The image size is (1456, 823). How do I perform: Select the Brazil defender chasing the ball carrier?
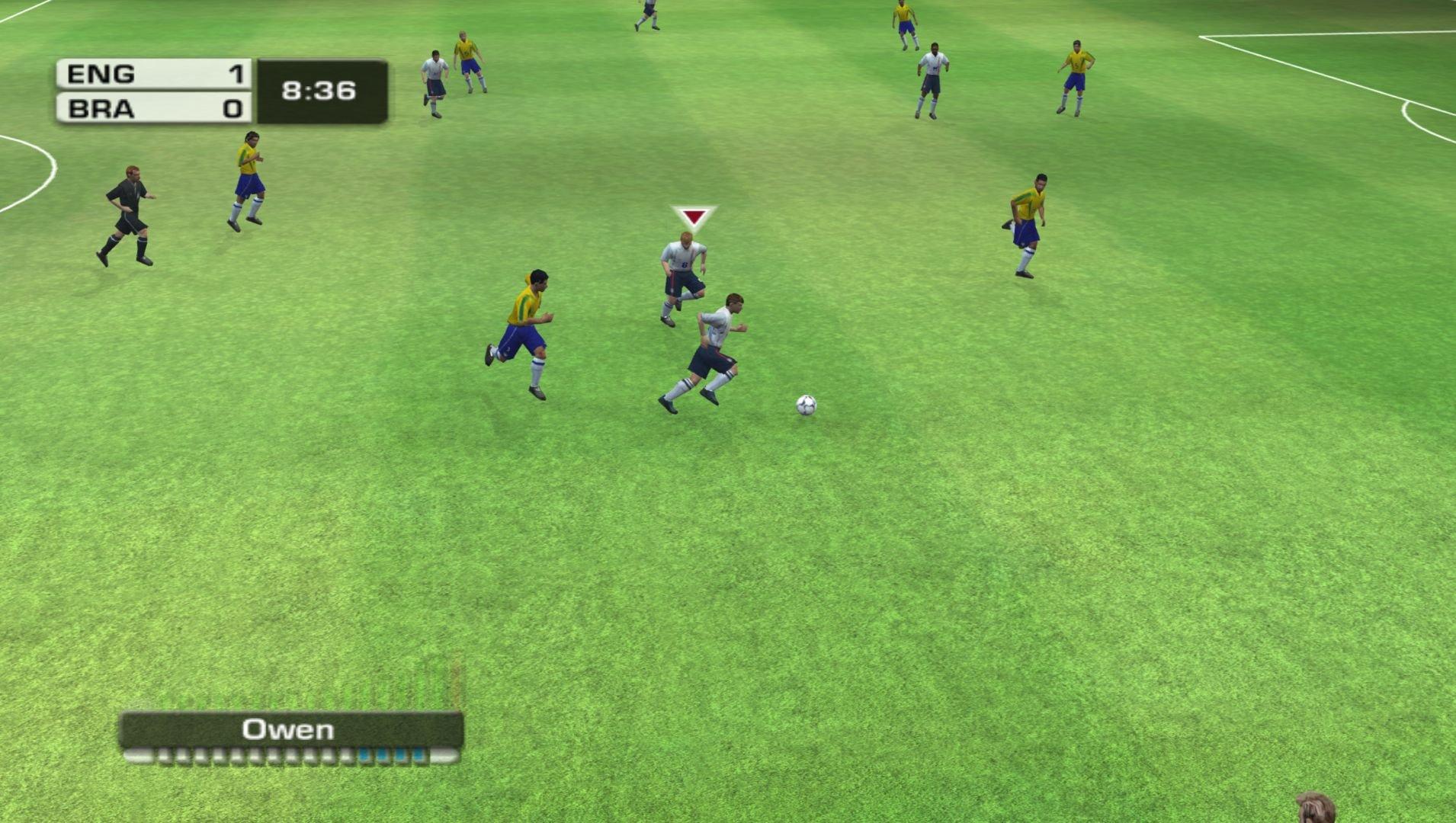click(x=526, y=335)
